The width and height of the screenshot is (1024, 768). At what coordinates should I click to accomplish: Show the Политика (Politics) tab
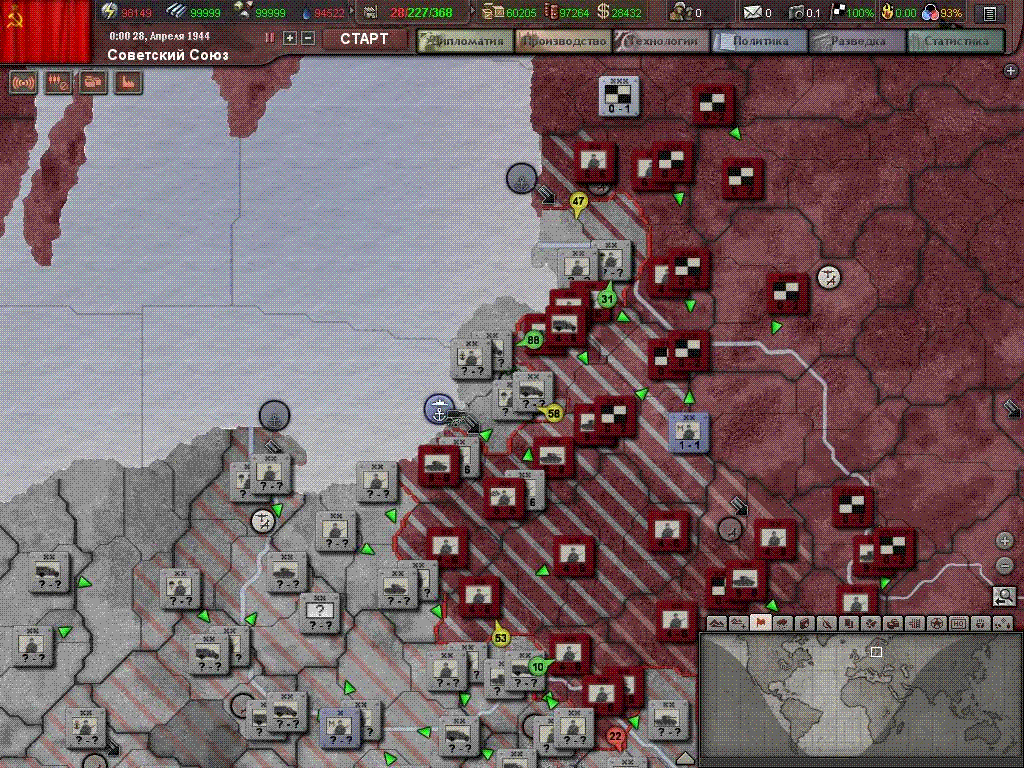coord(760,41)
